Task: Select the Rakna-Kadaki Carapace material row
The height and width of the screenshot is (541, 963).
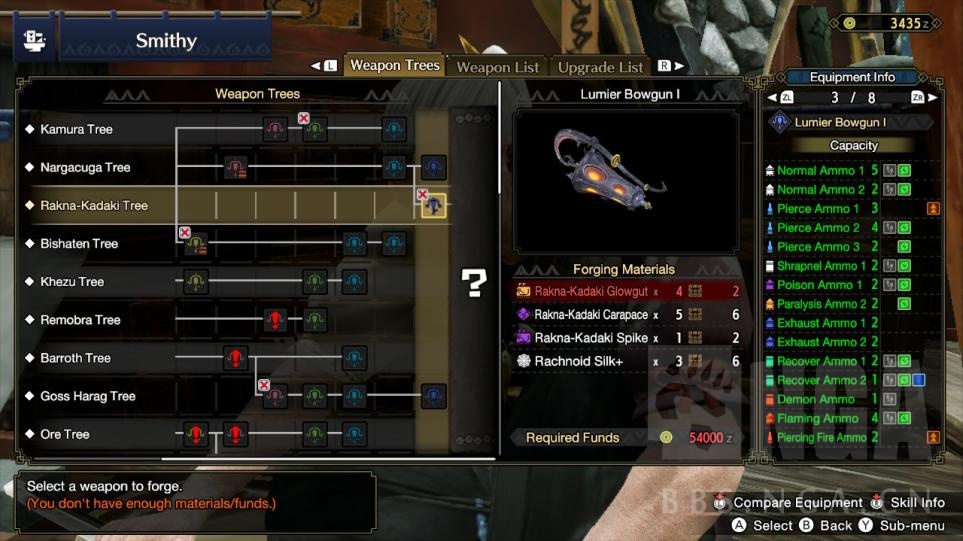Action: [627, 314]
